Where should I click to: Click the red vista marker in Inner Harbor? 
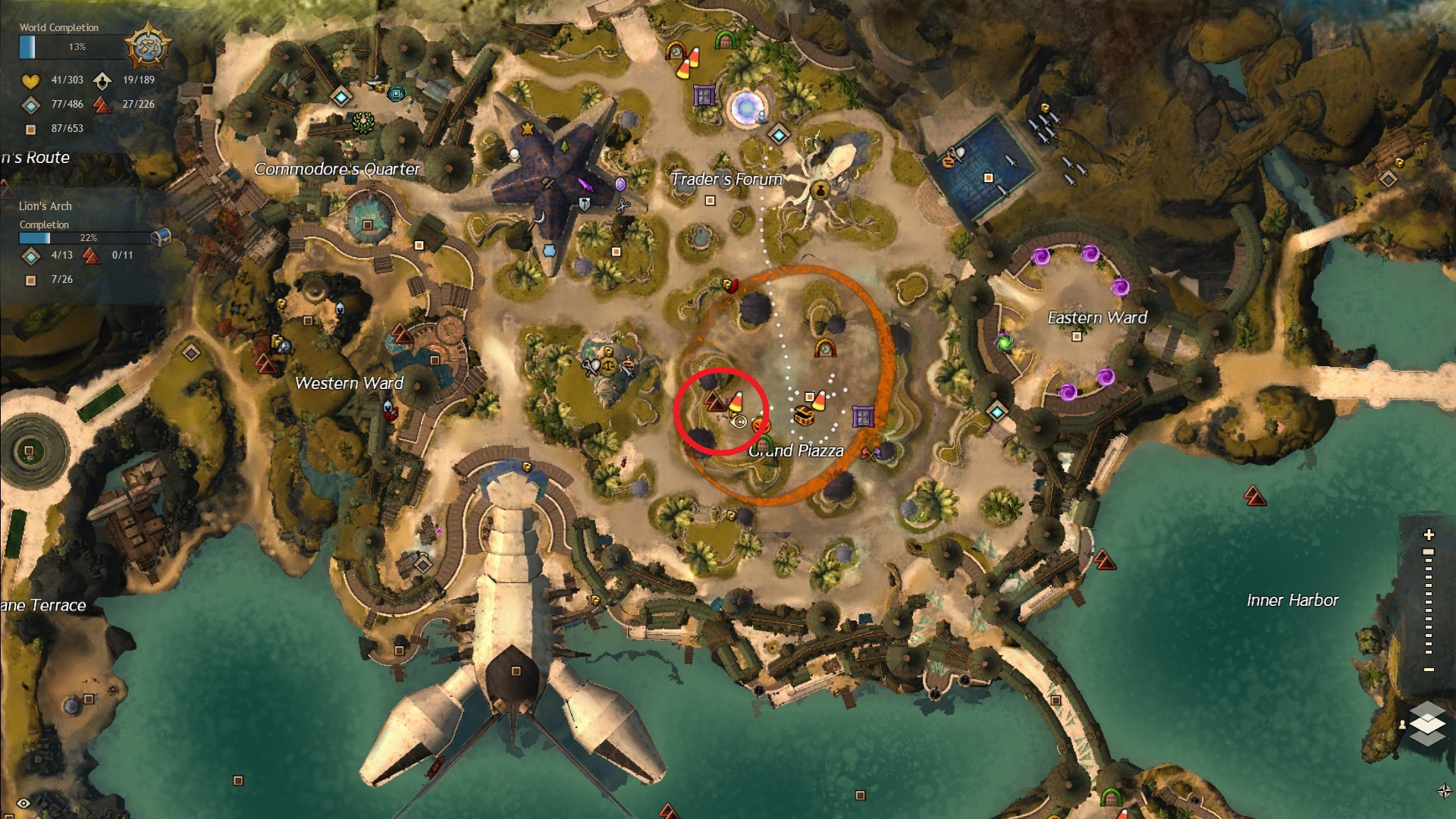pyautogui.click(x=1255, y=497)
